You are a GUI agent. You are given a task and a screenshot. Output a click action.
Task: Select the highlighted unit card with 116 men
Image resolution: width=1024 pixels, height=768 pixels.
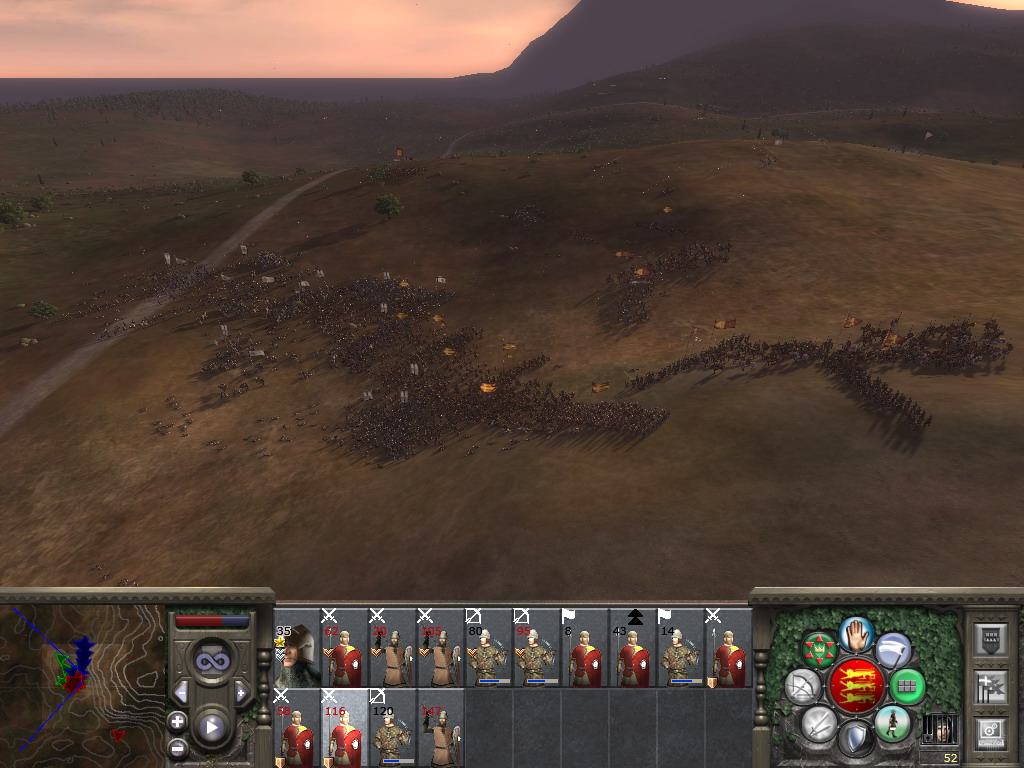345,729
